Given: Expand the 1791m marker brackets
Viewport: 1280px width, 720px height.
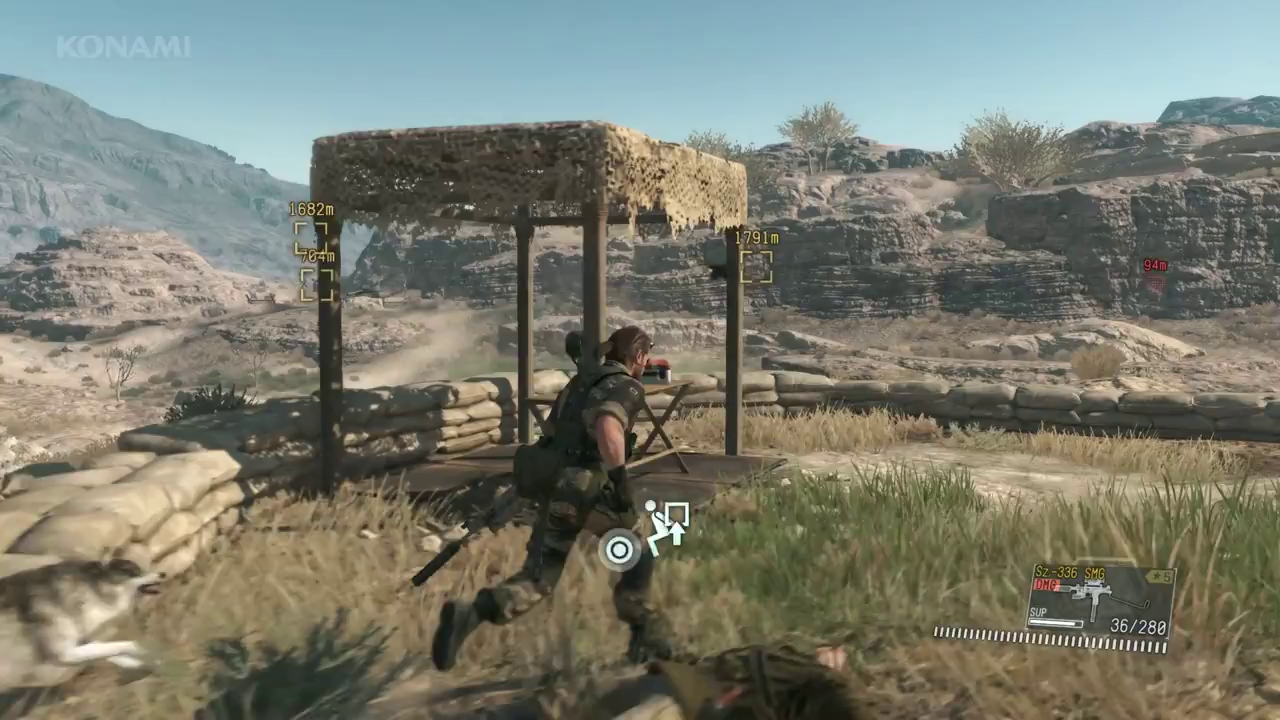Looking at the screenshot, I should coord(756,266).
